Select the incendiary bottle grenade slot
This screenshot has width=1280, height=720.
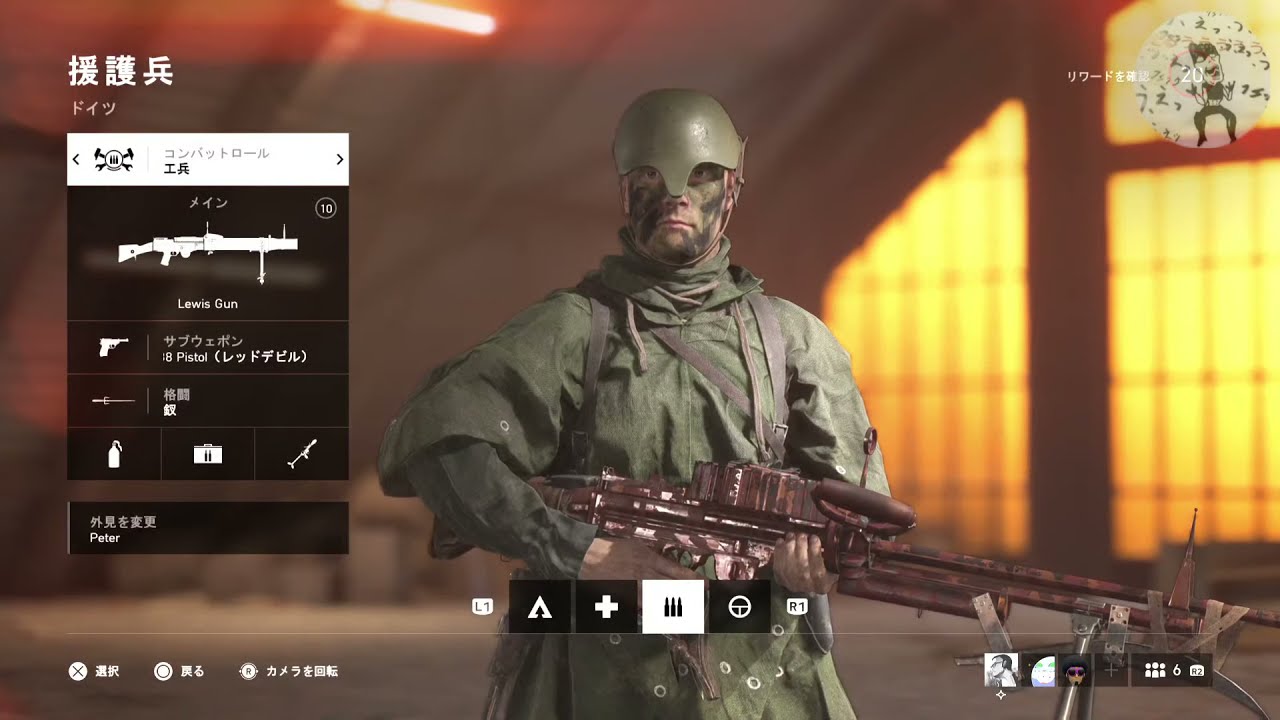[x=114, y=455]
